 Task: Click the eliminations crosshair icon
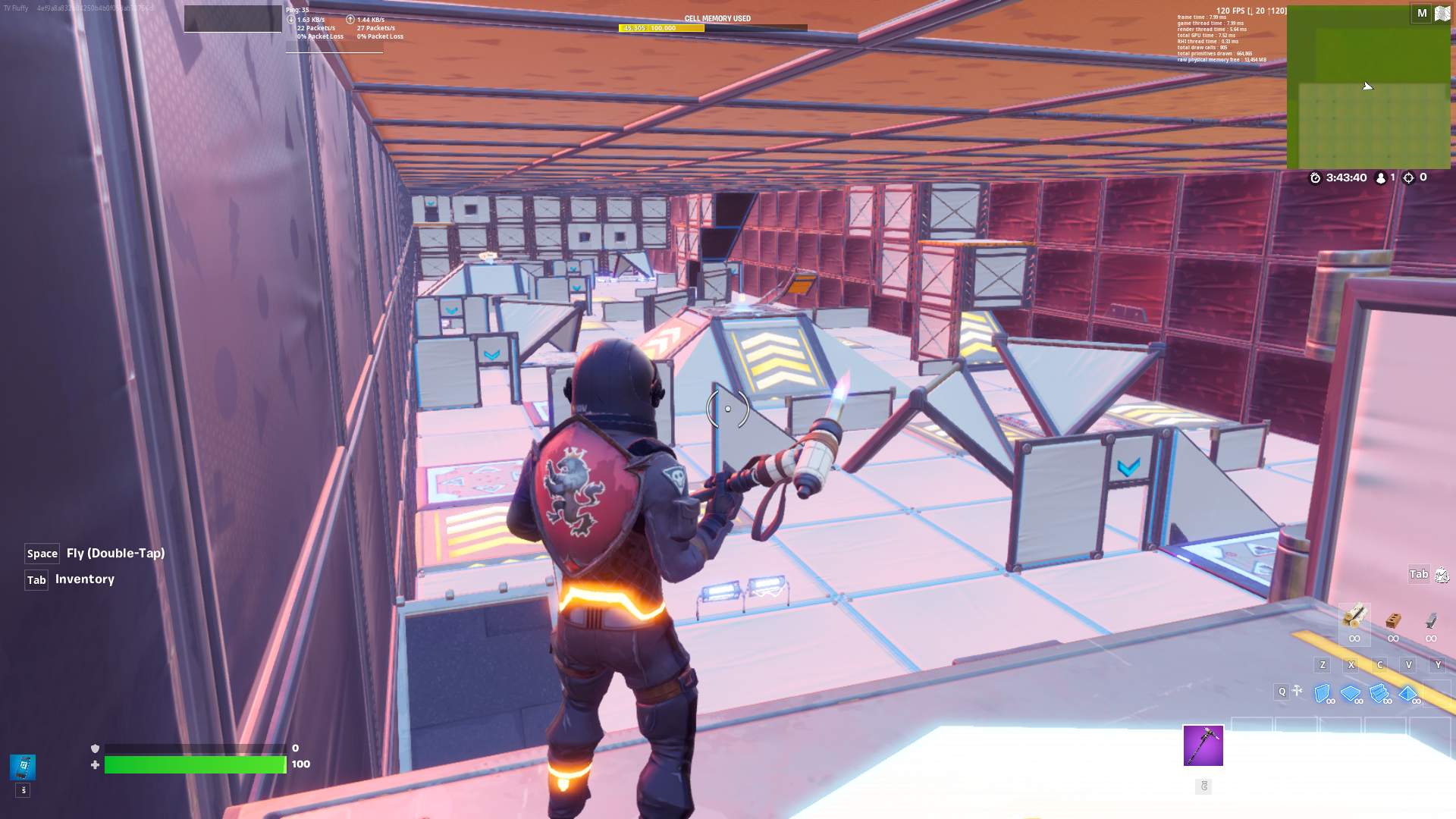point(1409,177)
